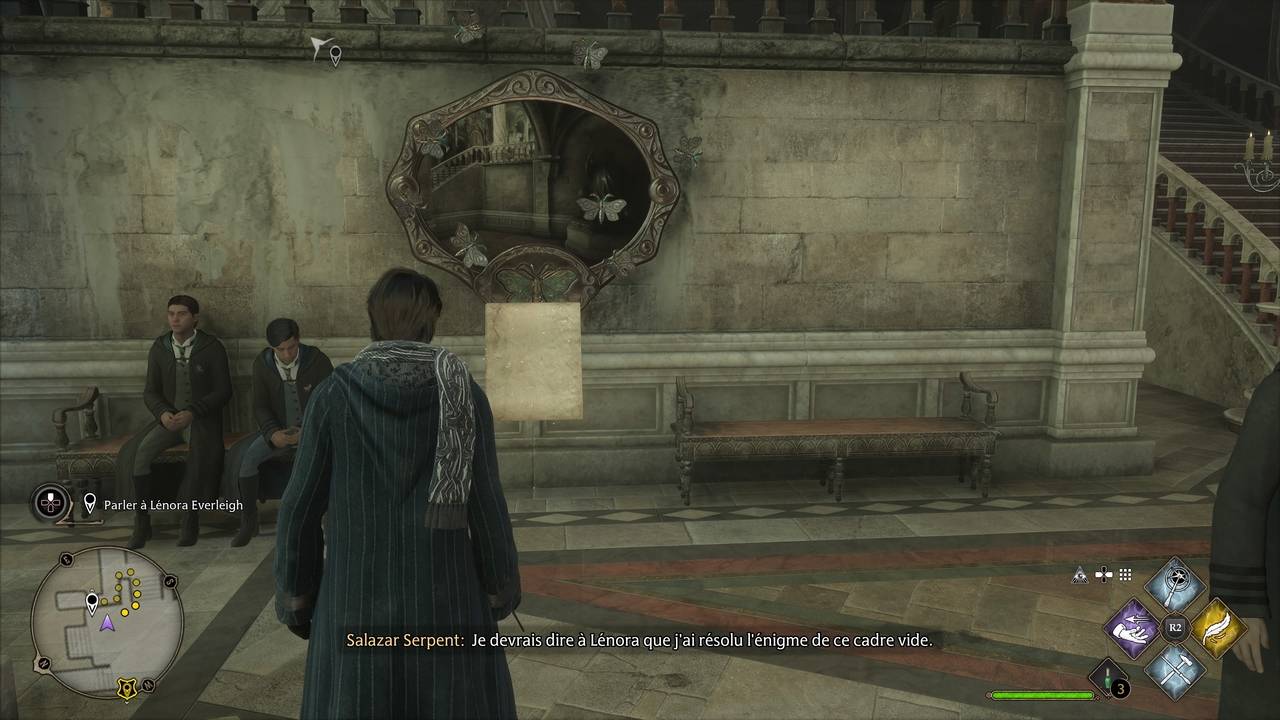
Task: Select the 'Parler à Lénora Everleigh' quest objective
Action: click(173, 505)
